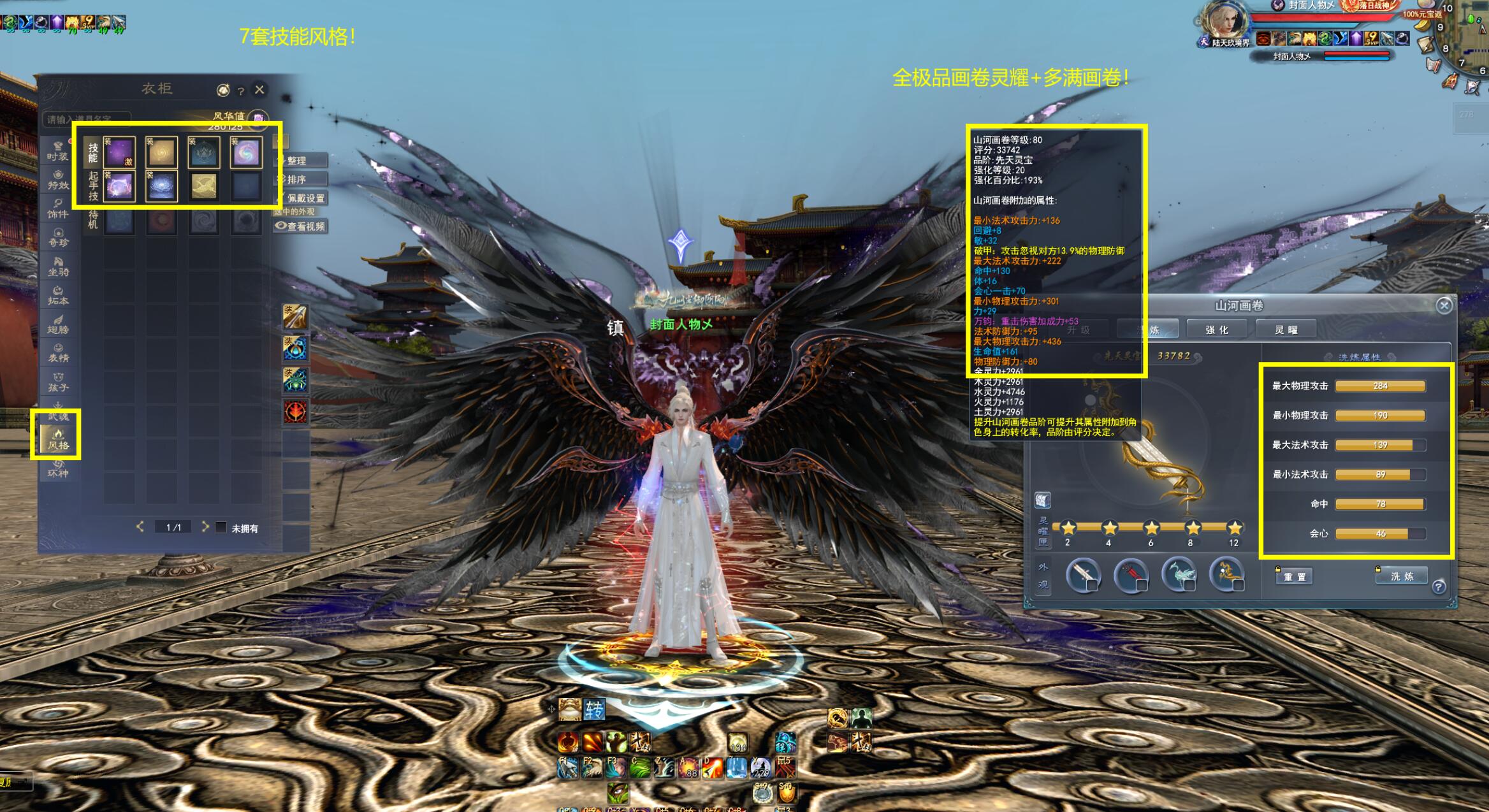This screenshot has height=812, width=1489.
Task: Select the purple starry skill style slot
Action: coord(120,153)
